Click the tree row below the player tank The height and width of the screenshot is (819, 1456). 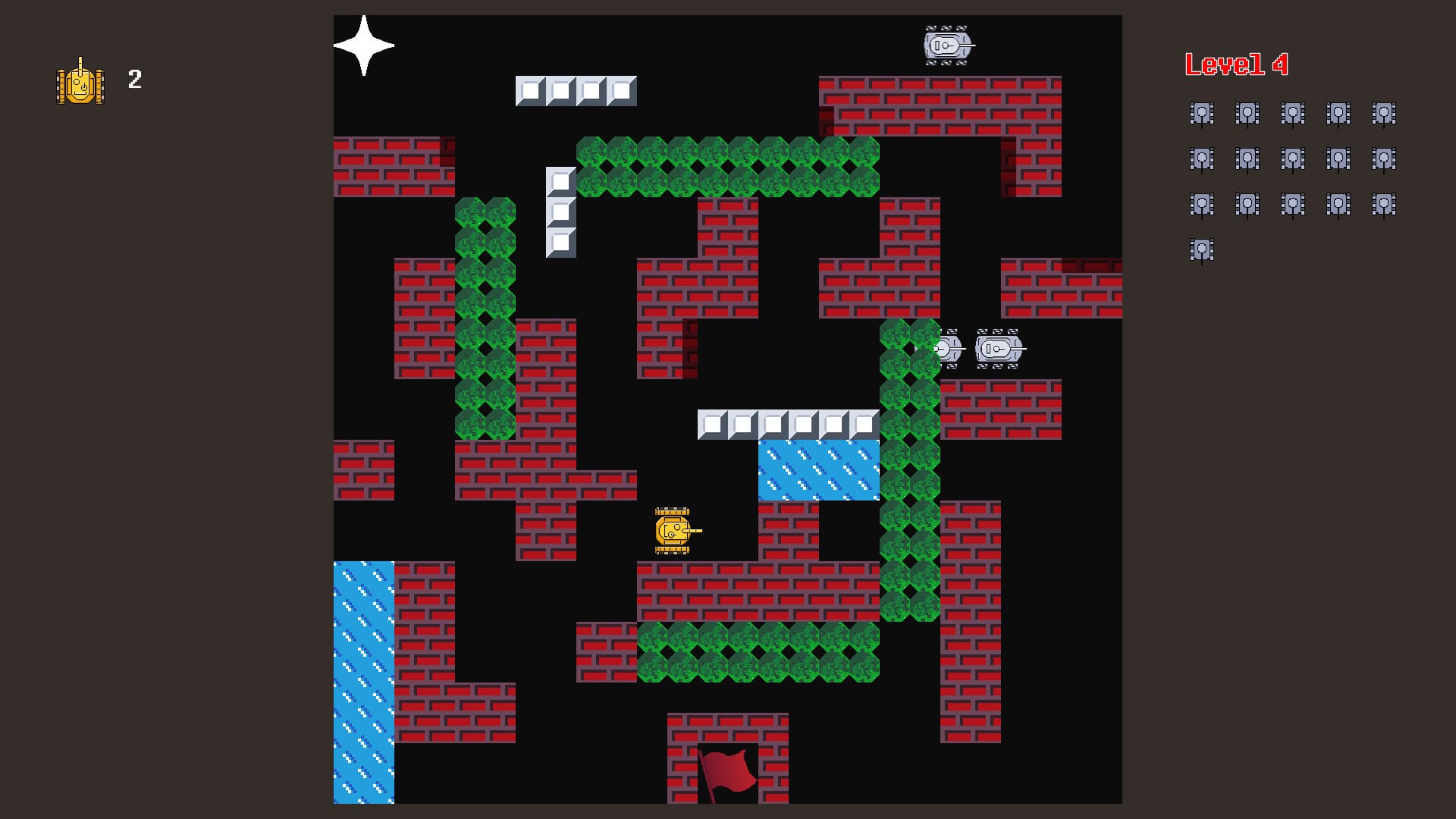(x=758, y=654)
